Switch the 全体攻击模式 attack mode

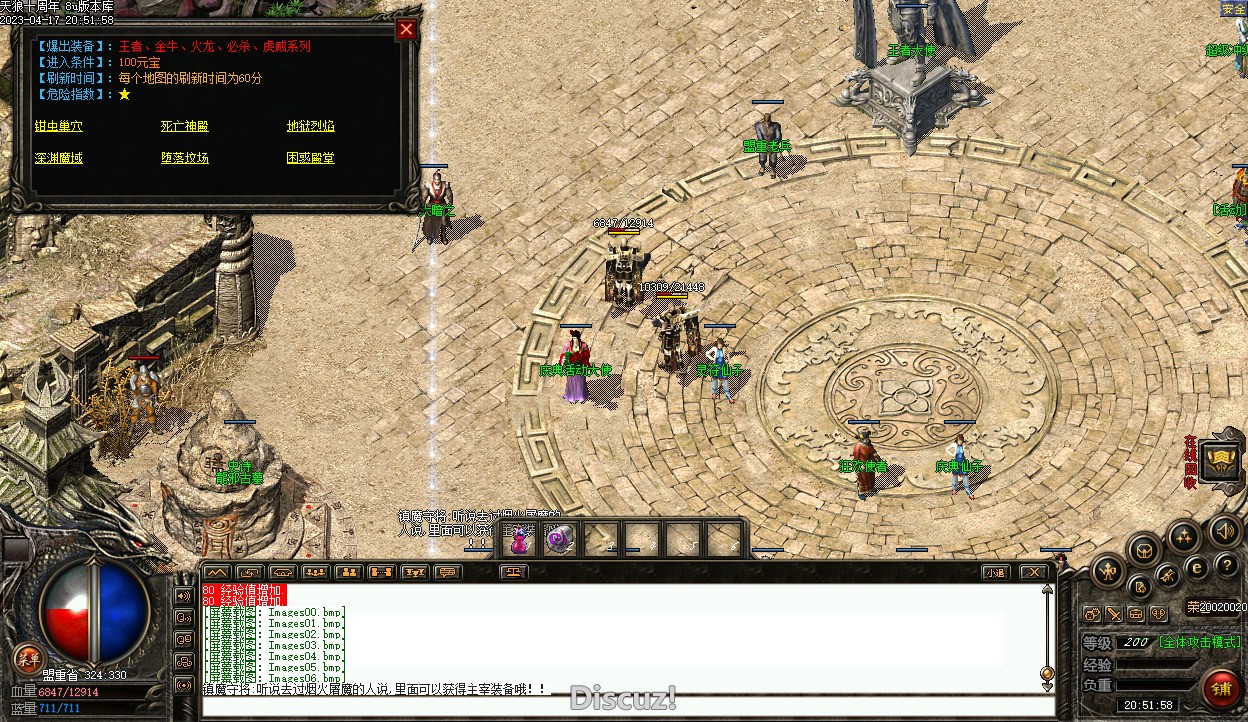[1200, 642]
